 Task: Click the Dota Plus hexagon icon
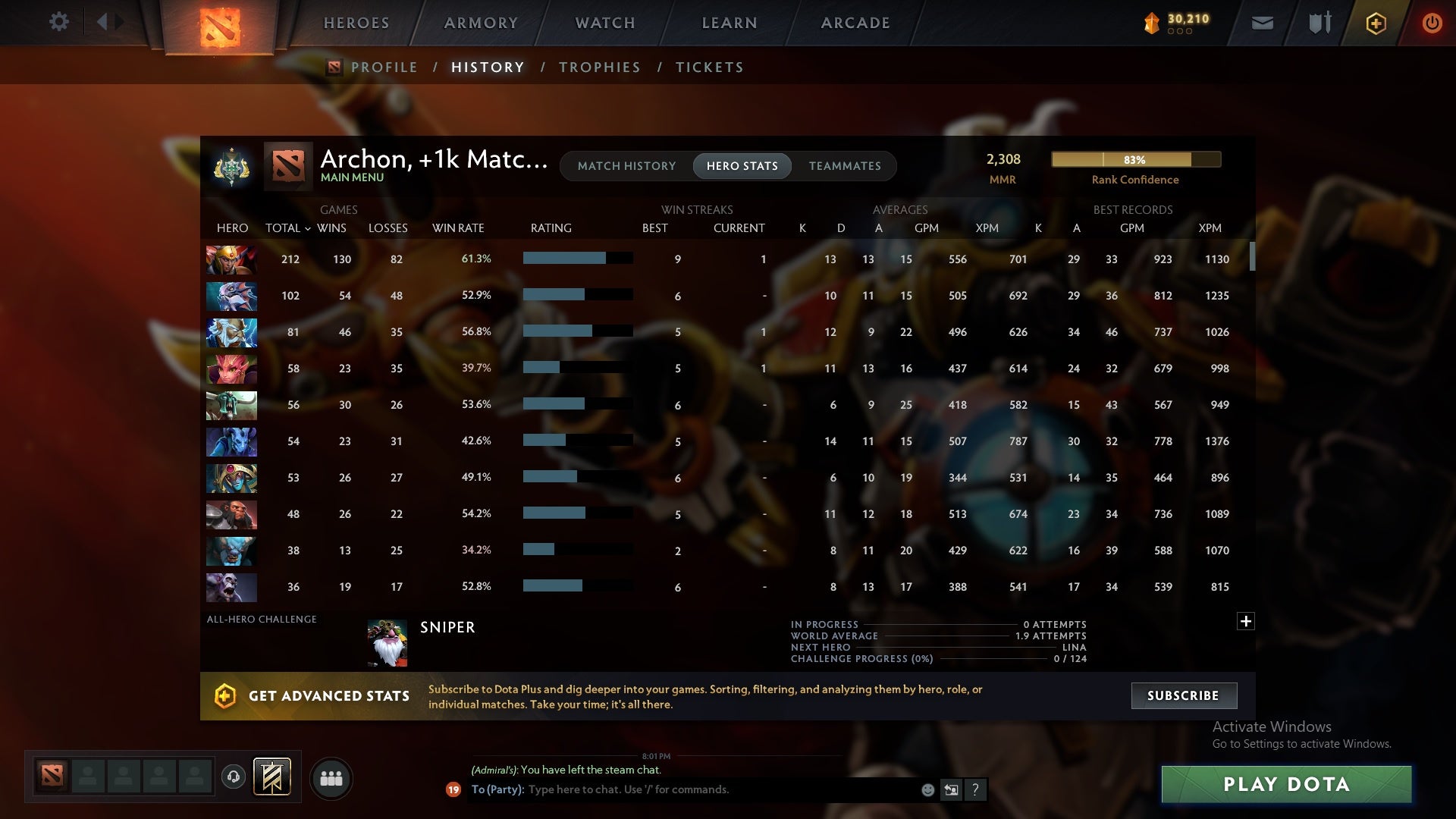pos(1376,23)
